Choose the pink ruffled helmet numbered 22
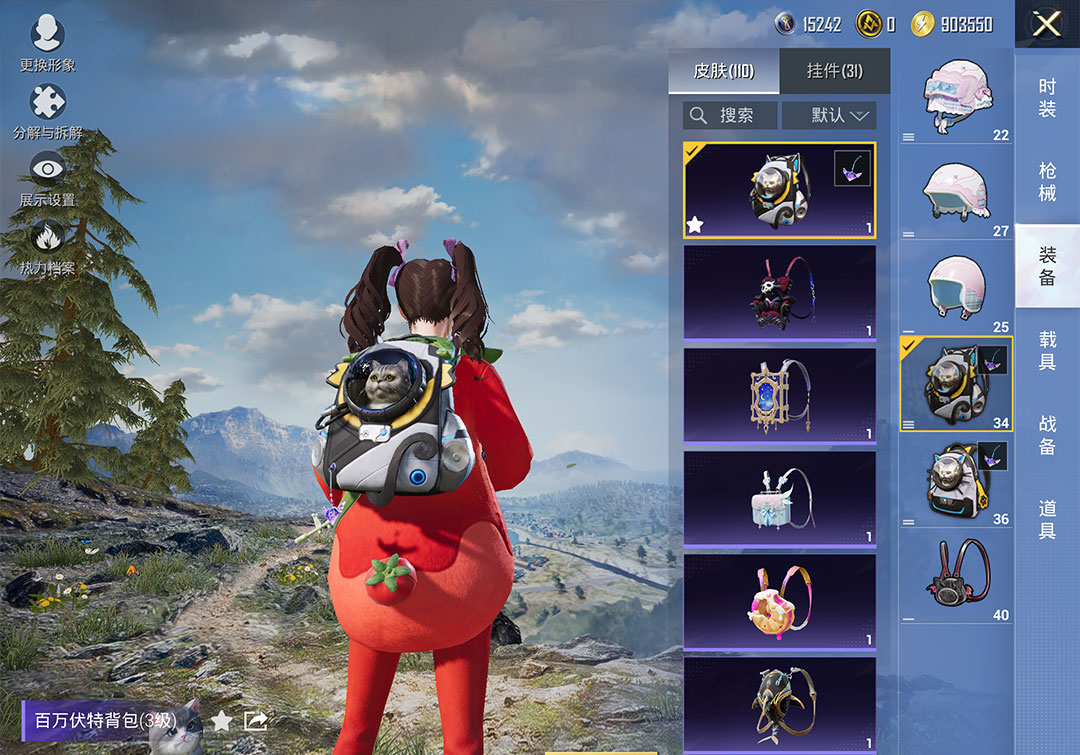 pyautogui.click(x=955, y=97)
